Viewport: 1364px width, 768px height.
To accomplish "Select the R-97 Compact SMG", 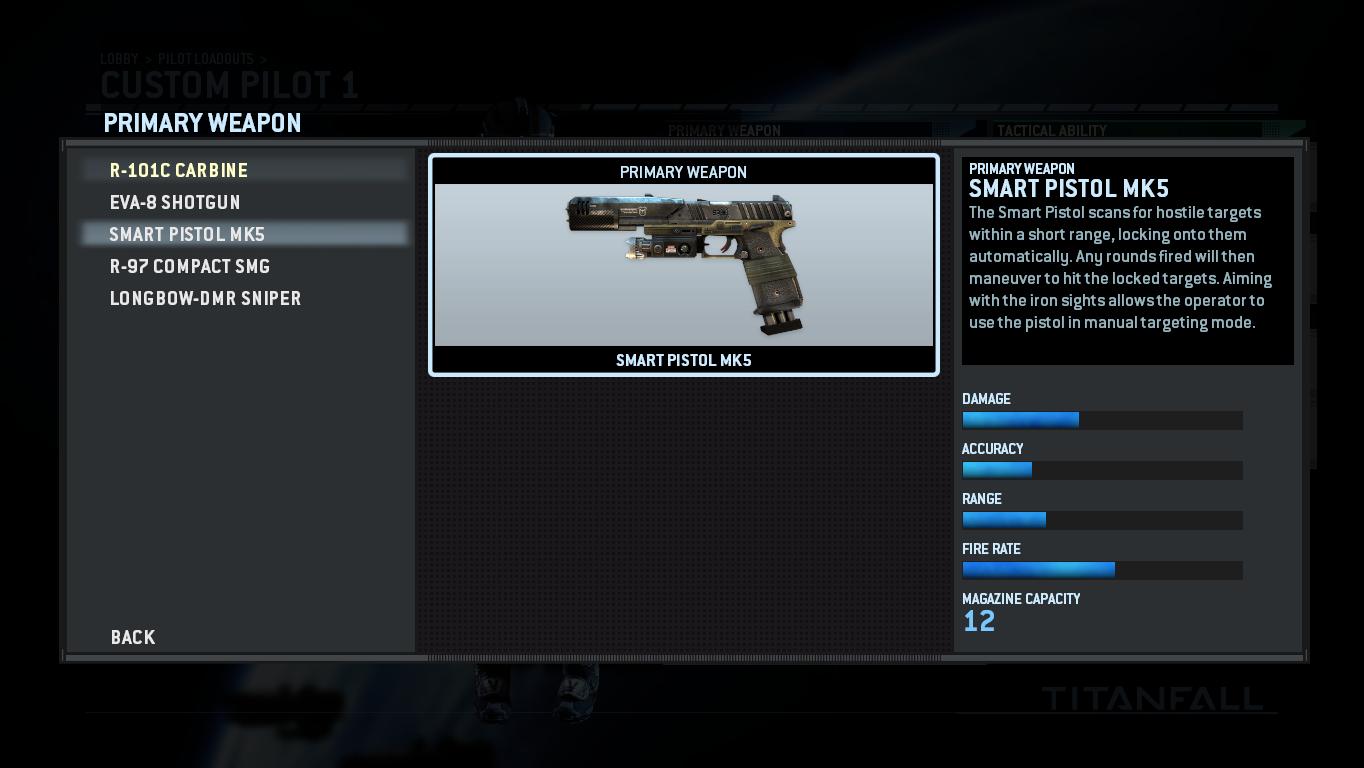I will coord(190,267).
